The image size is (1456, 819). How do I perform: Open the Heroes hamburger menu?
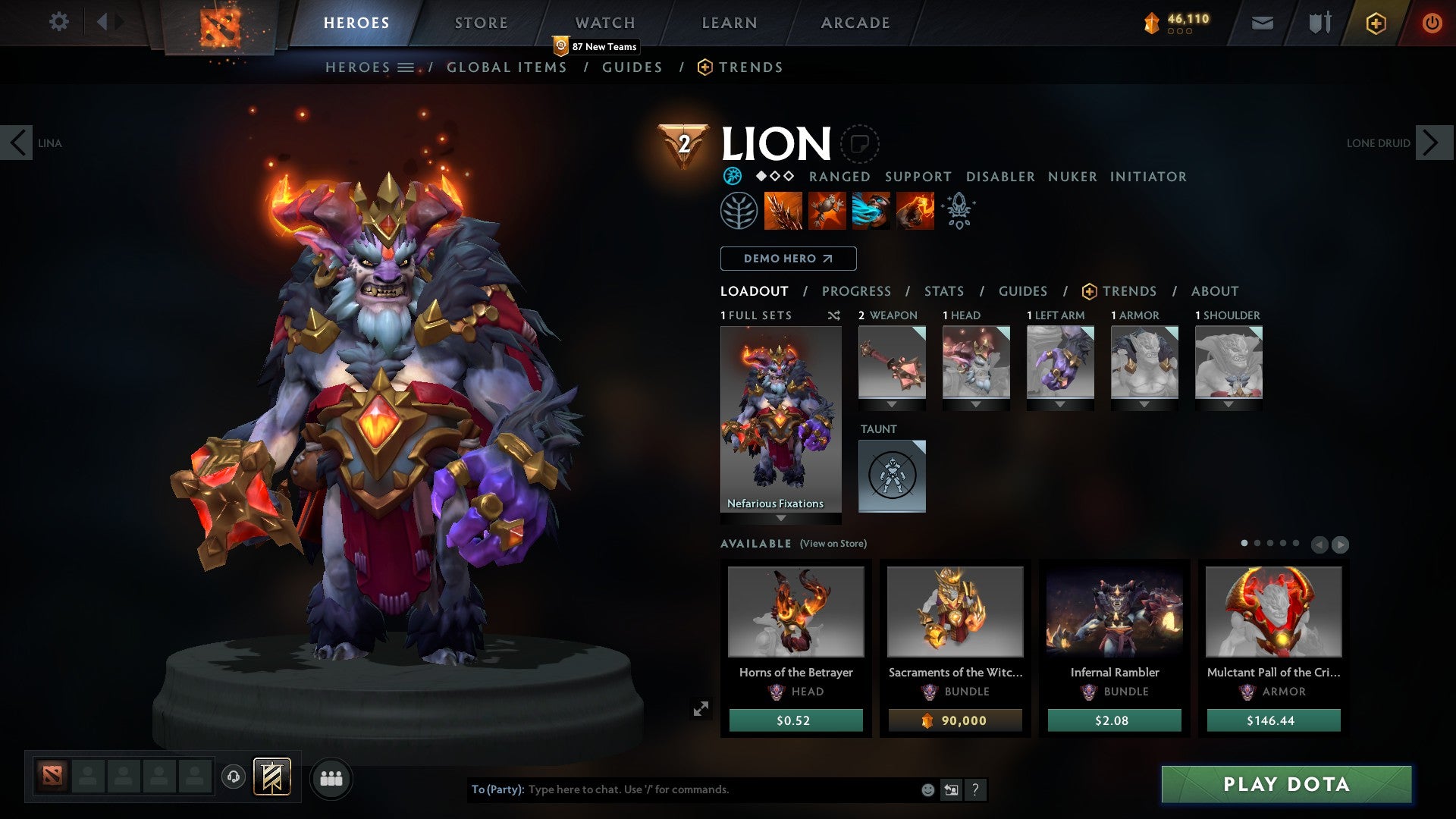point(407,67)
